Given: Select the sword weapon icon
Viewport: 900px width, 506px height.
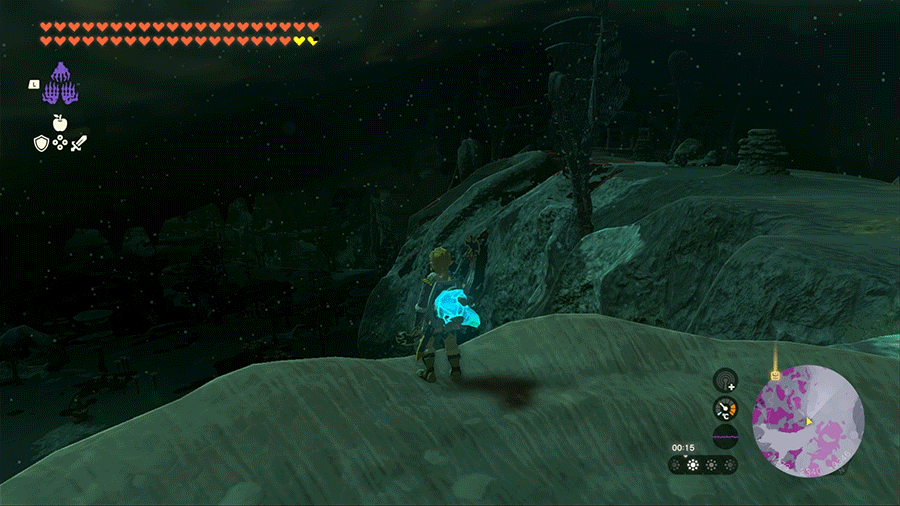Looking at the screenshot, I should tap(78, 144).
